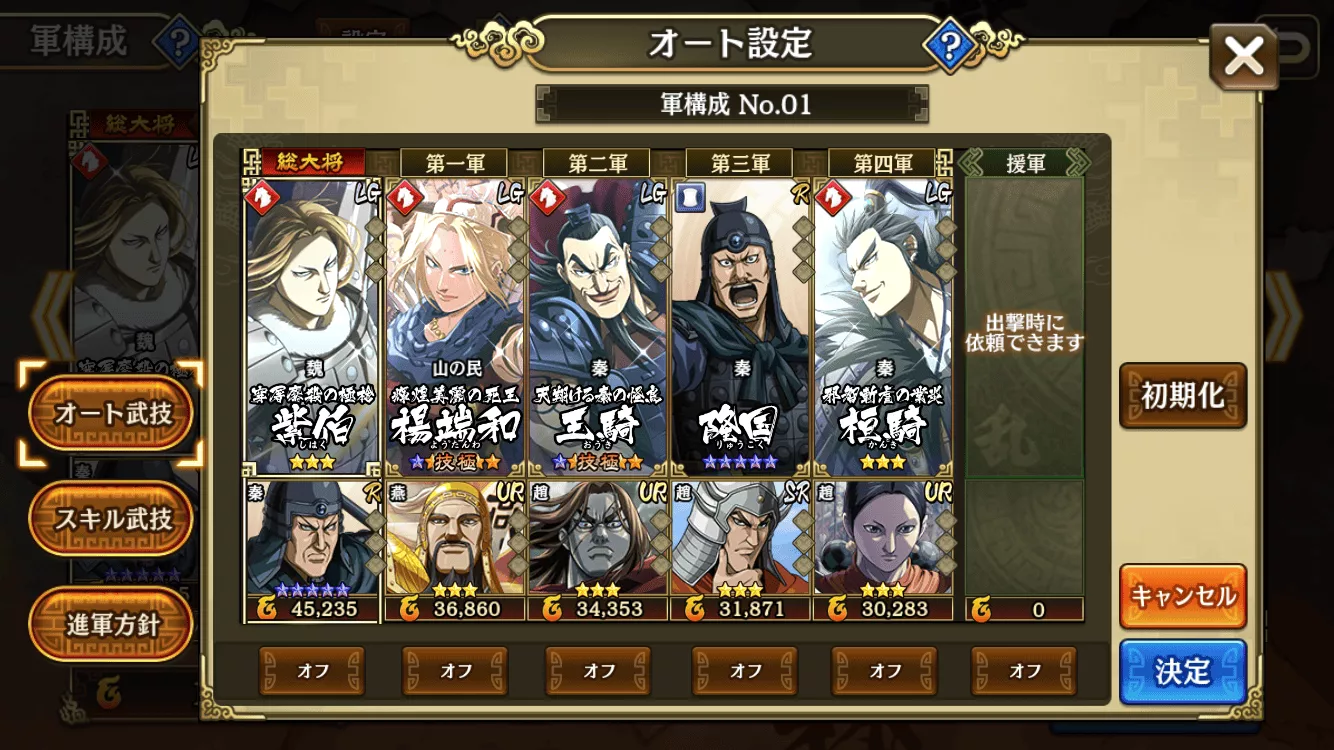Toggle オフ switch under 第二軍 column
This screenshot has width=1334, height=750.
pyautogui.click(x=598, y=672)
